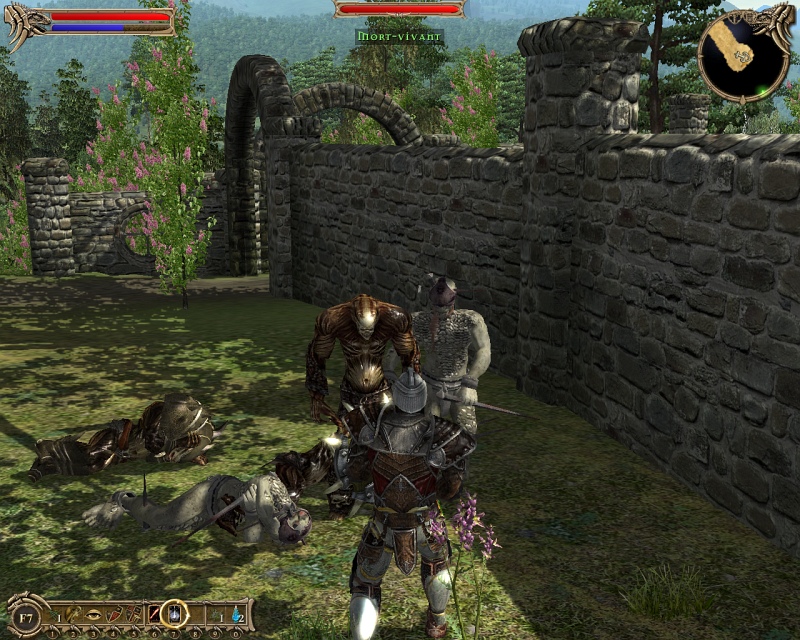Open the circular minimap

click(x=741, y=56)
